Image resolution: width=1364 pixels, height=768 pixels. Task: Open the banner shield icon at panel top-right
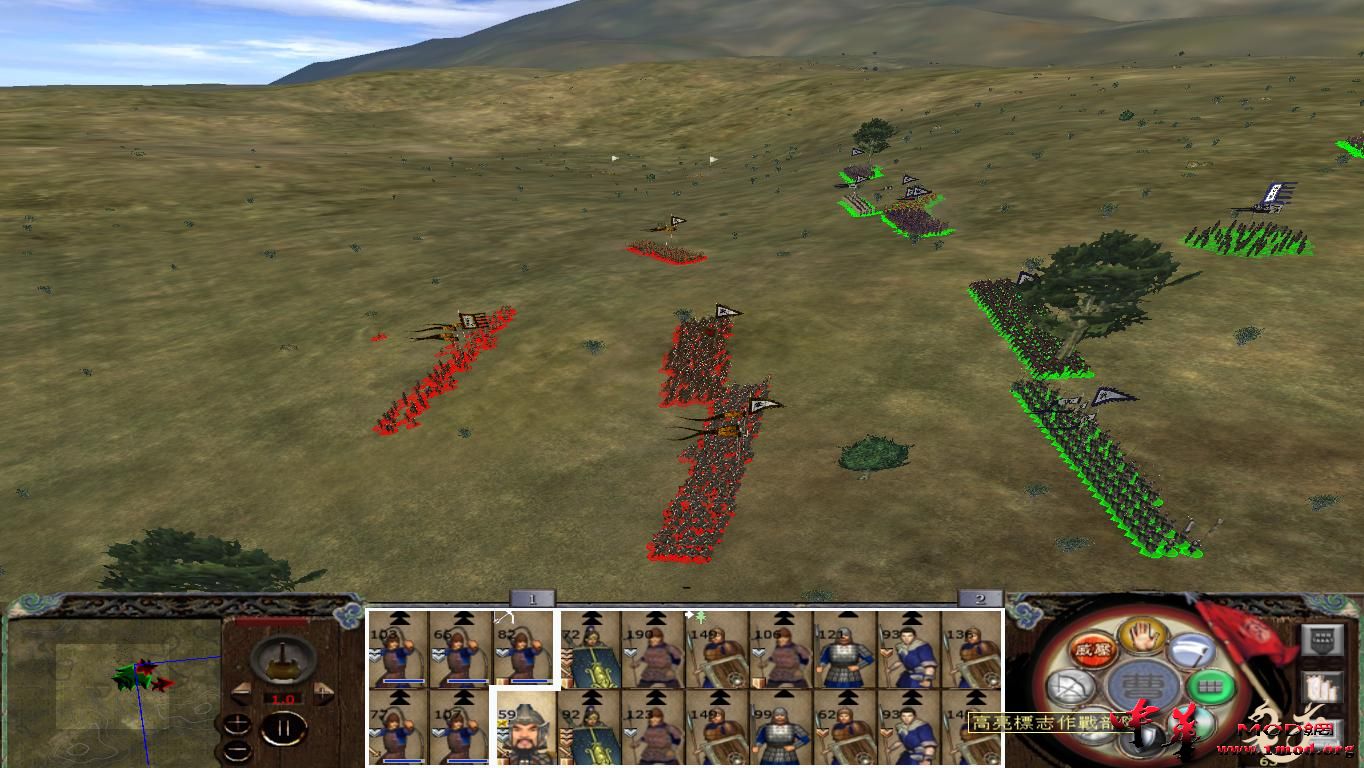tap(1323, 641)
